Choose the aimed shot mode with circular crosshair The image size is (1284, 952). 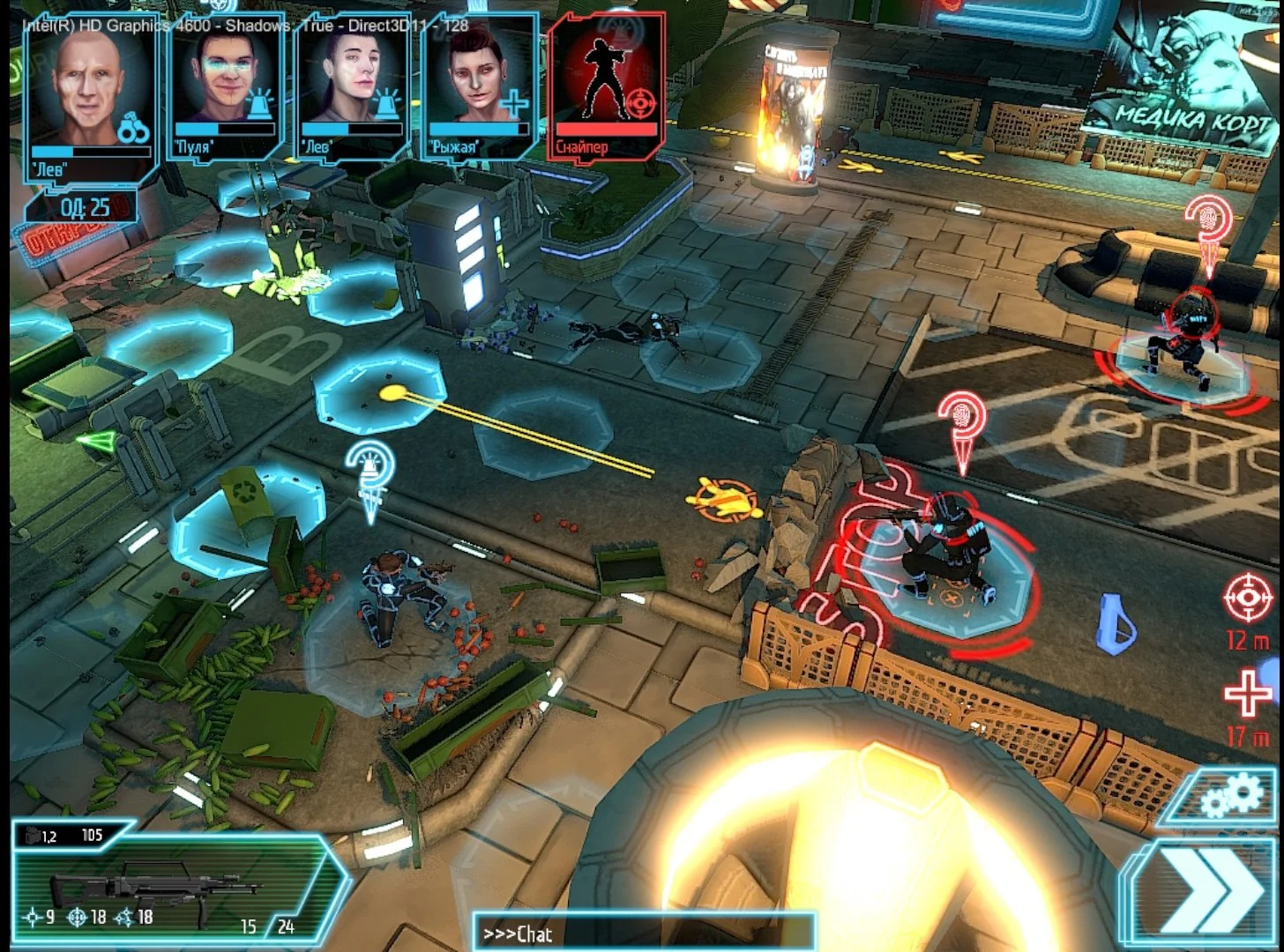(x=86, y=918)
